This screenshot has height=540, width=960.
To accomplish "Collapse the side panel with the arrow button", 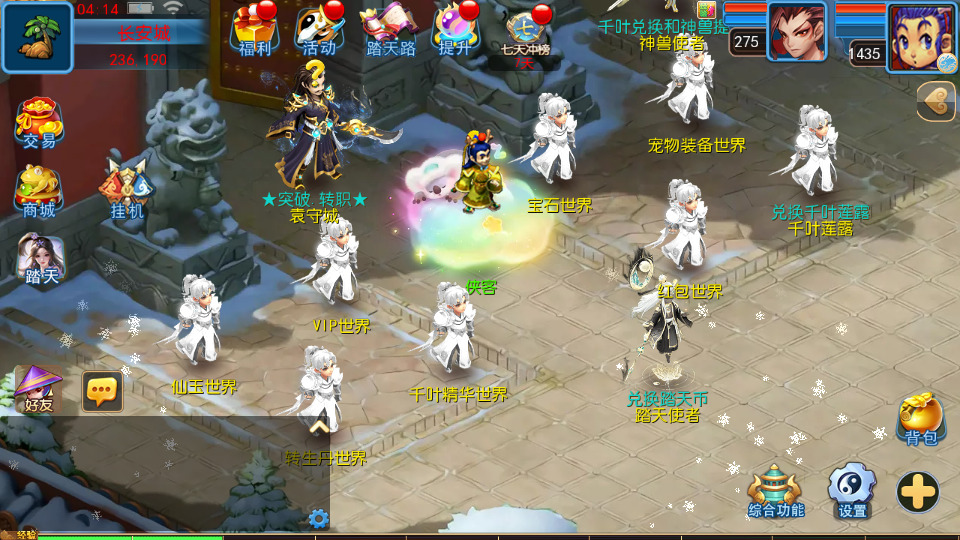I will [936, 101].
